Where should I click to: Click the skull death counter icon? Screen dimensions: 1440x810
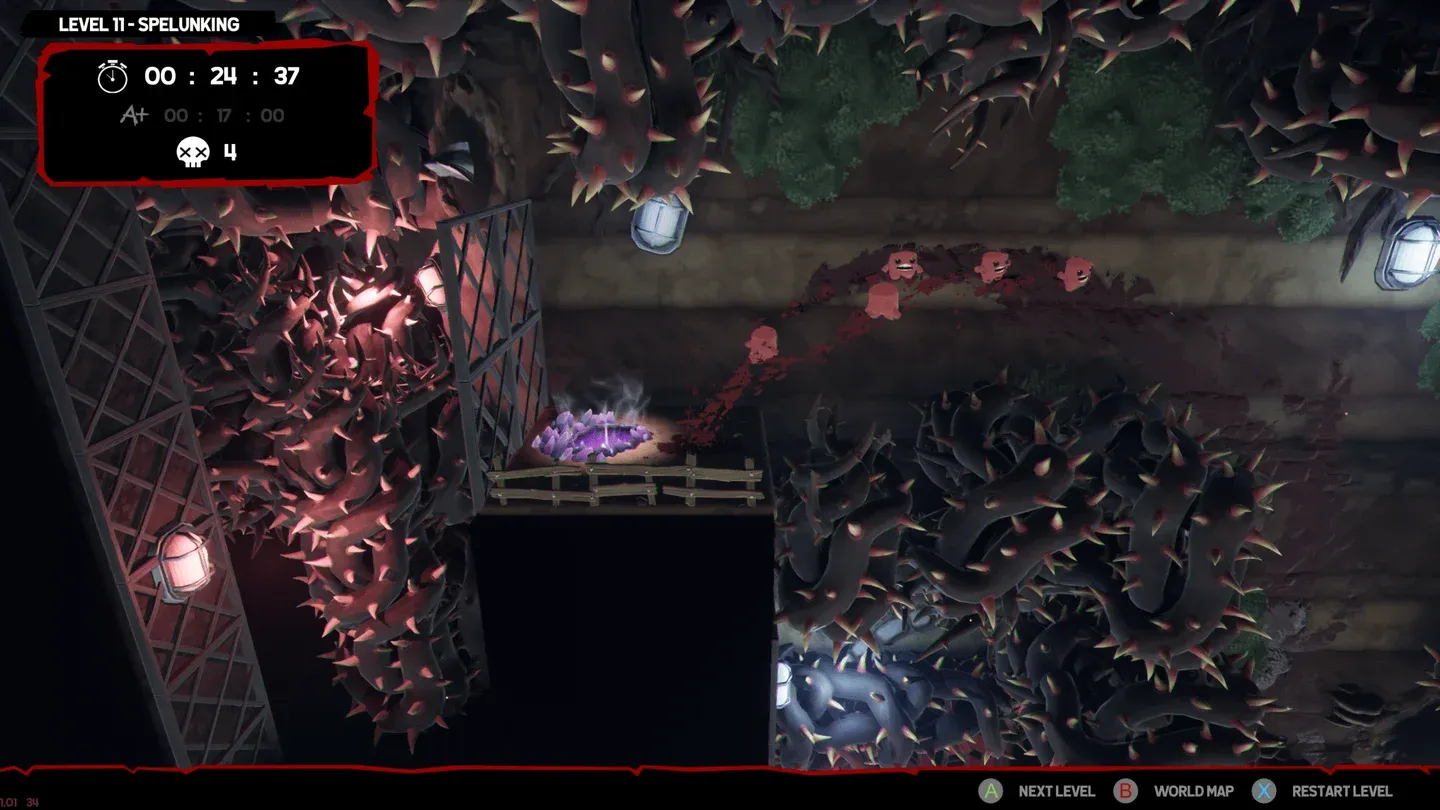point(192,153)
